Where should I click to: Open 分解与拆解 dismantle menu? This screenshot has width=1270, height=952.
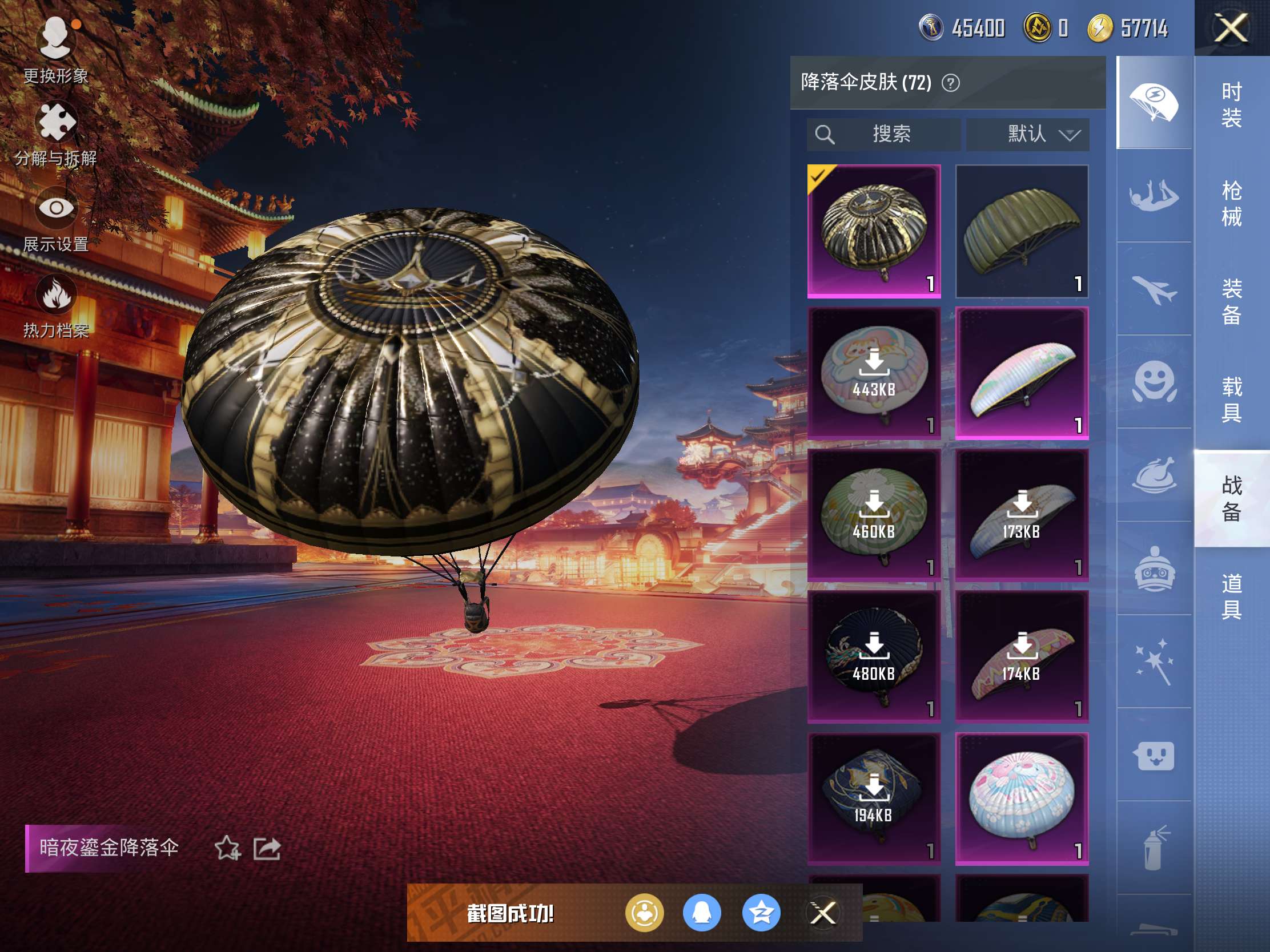click(x=56, y=133)
